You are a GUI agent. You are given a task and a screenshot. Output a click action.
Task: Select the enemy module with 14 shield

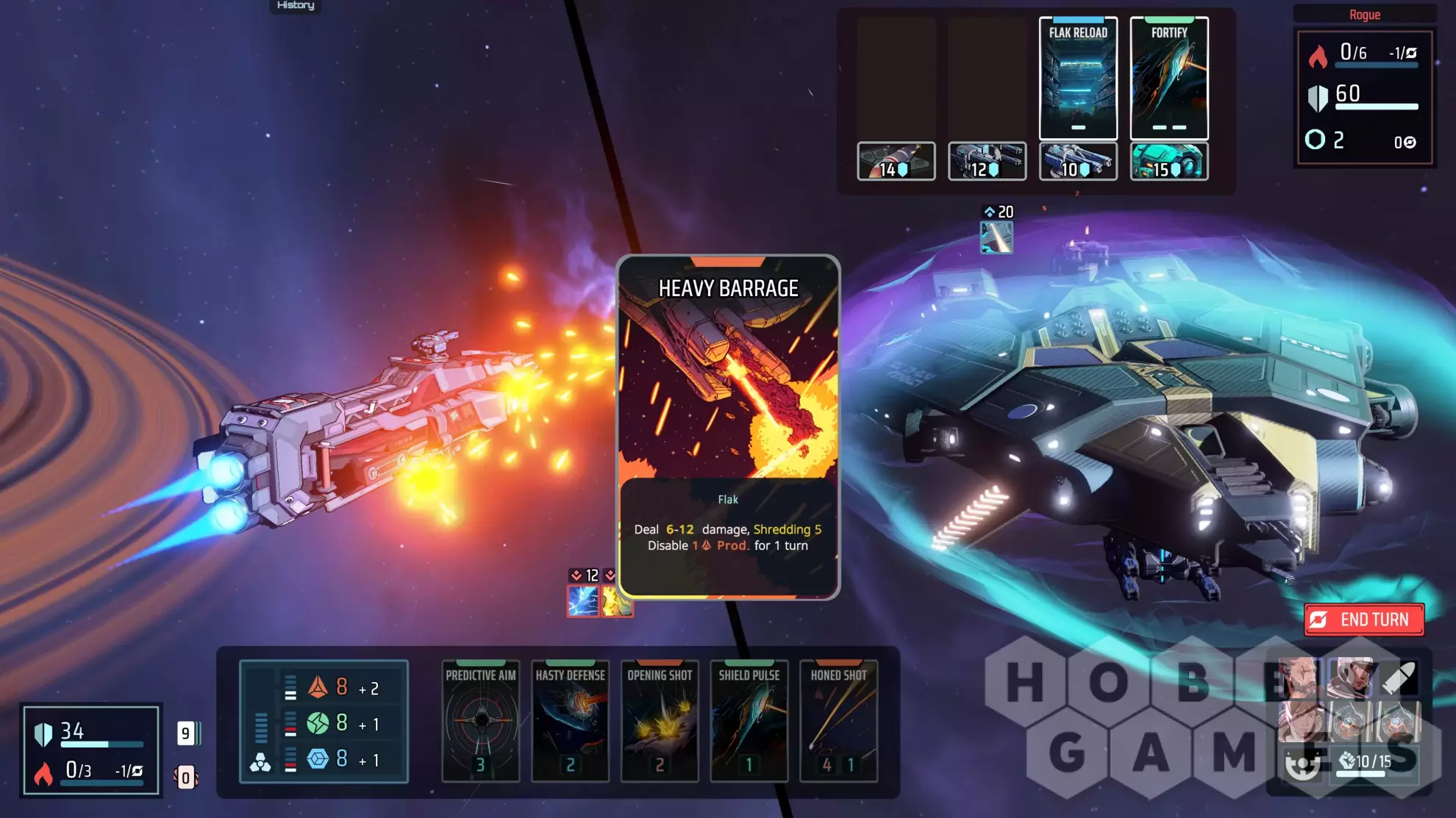[896, 161]
